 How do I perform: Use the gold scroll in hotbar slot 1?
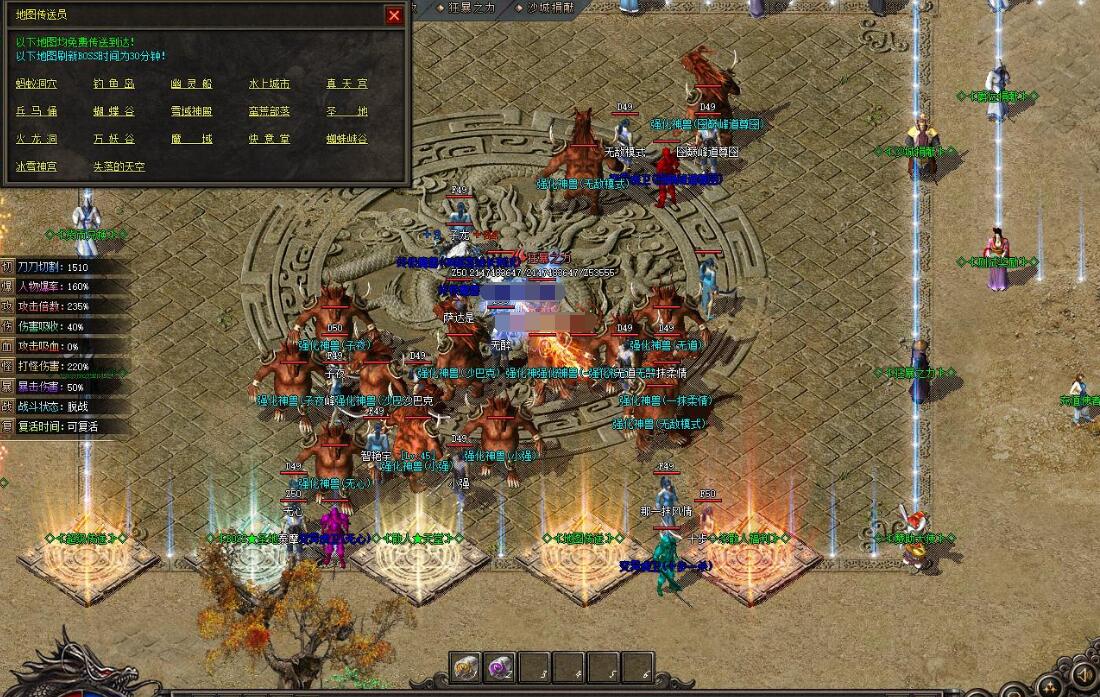(x=466, y=667)
